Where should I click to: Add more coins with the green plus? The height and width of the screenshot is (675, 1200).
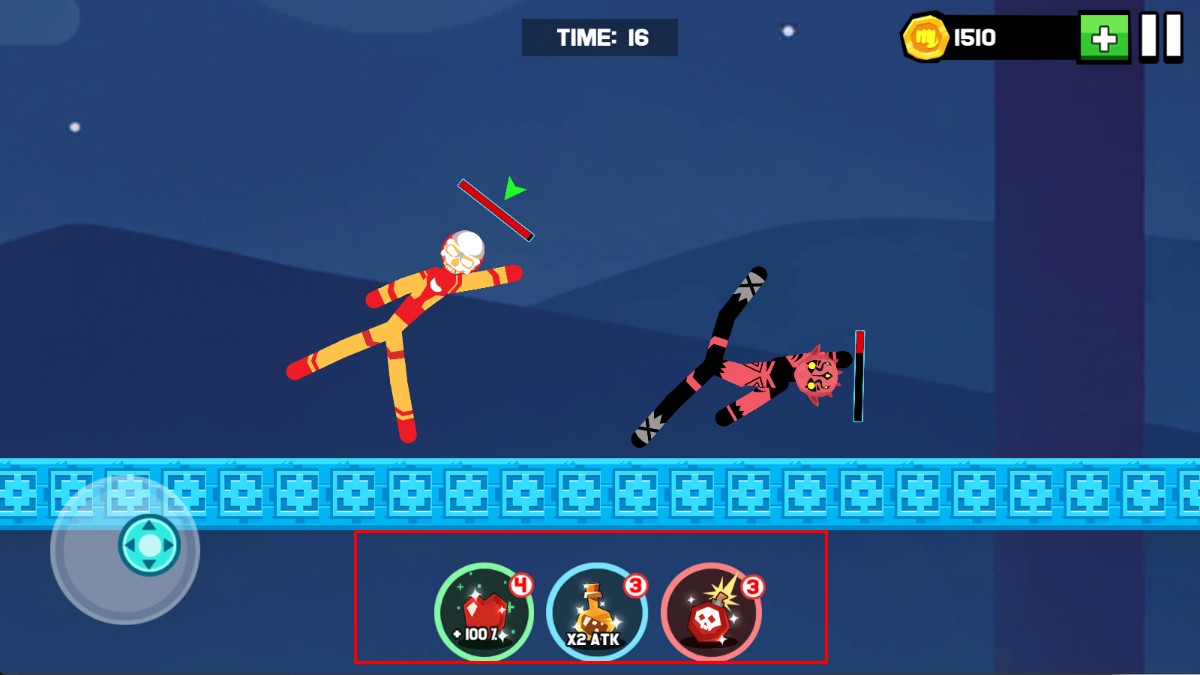(1103, 38)
